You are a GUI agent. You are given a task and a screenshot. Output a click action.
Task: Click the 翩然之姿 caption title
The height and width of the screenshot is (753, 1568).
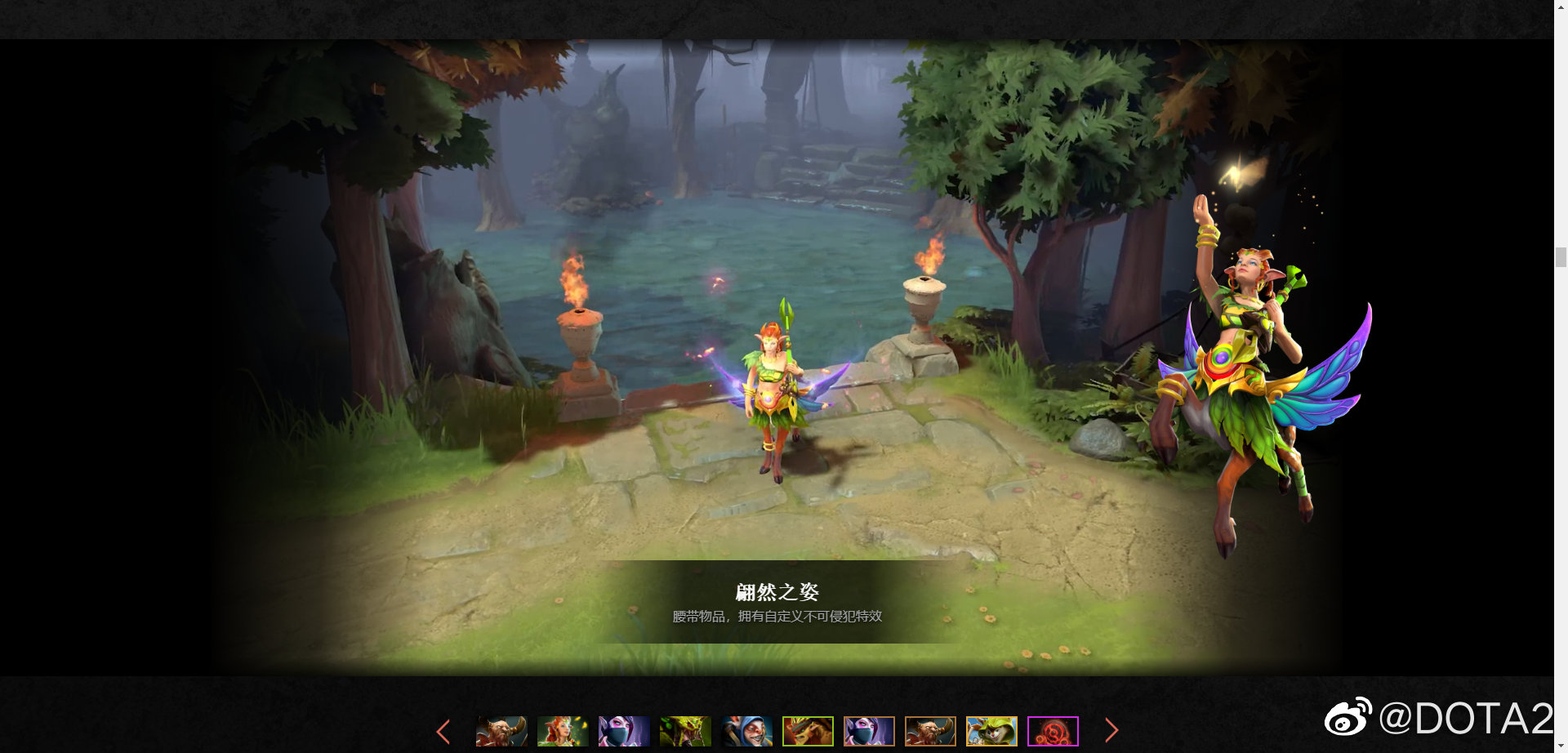[x=778, y=592]
